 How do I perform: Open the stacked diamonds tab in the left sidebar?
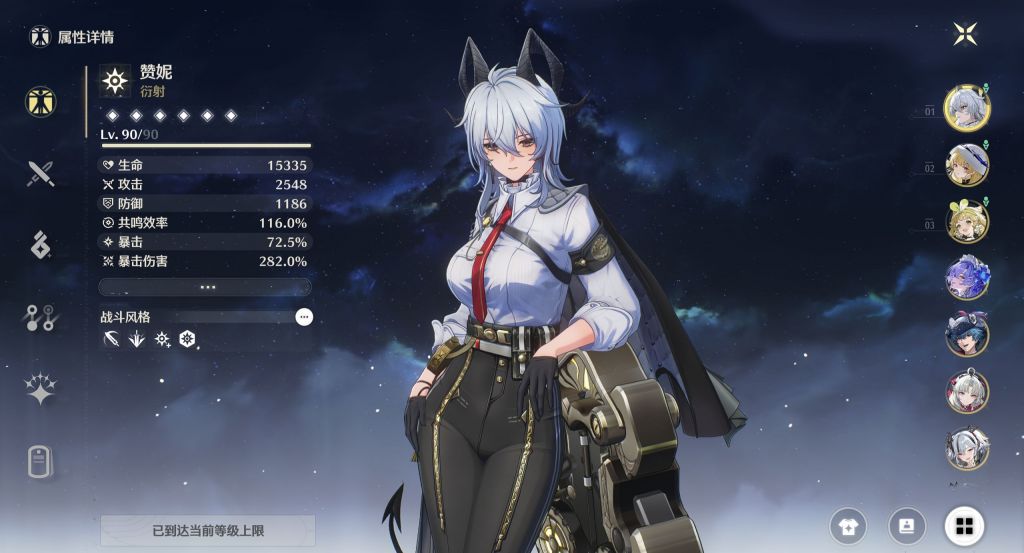click(41, 245)
